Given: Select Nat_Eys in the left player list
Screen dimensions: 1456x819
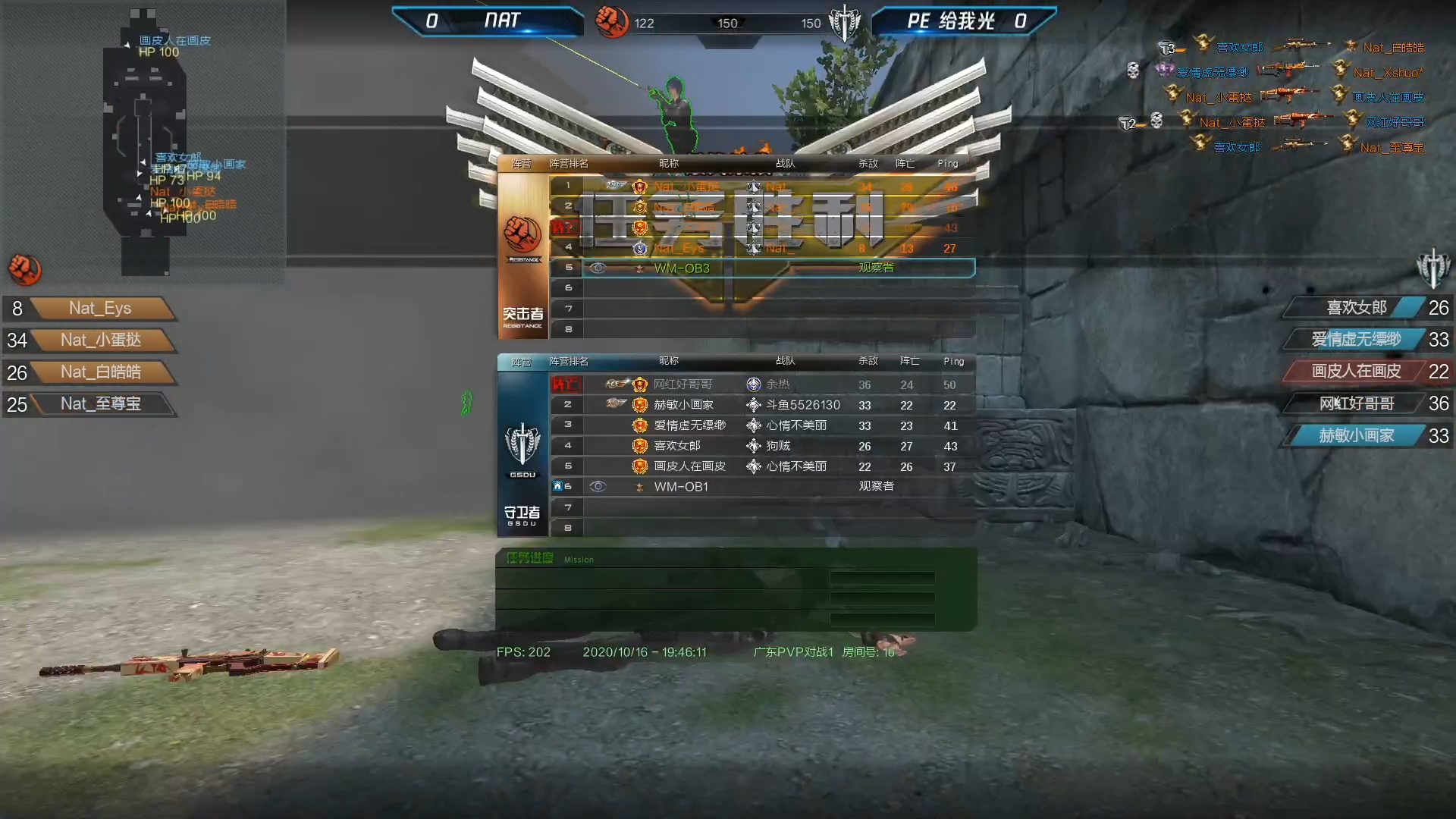Looking at the screenshot, I should 100,309.
